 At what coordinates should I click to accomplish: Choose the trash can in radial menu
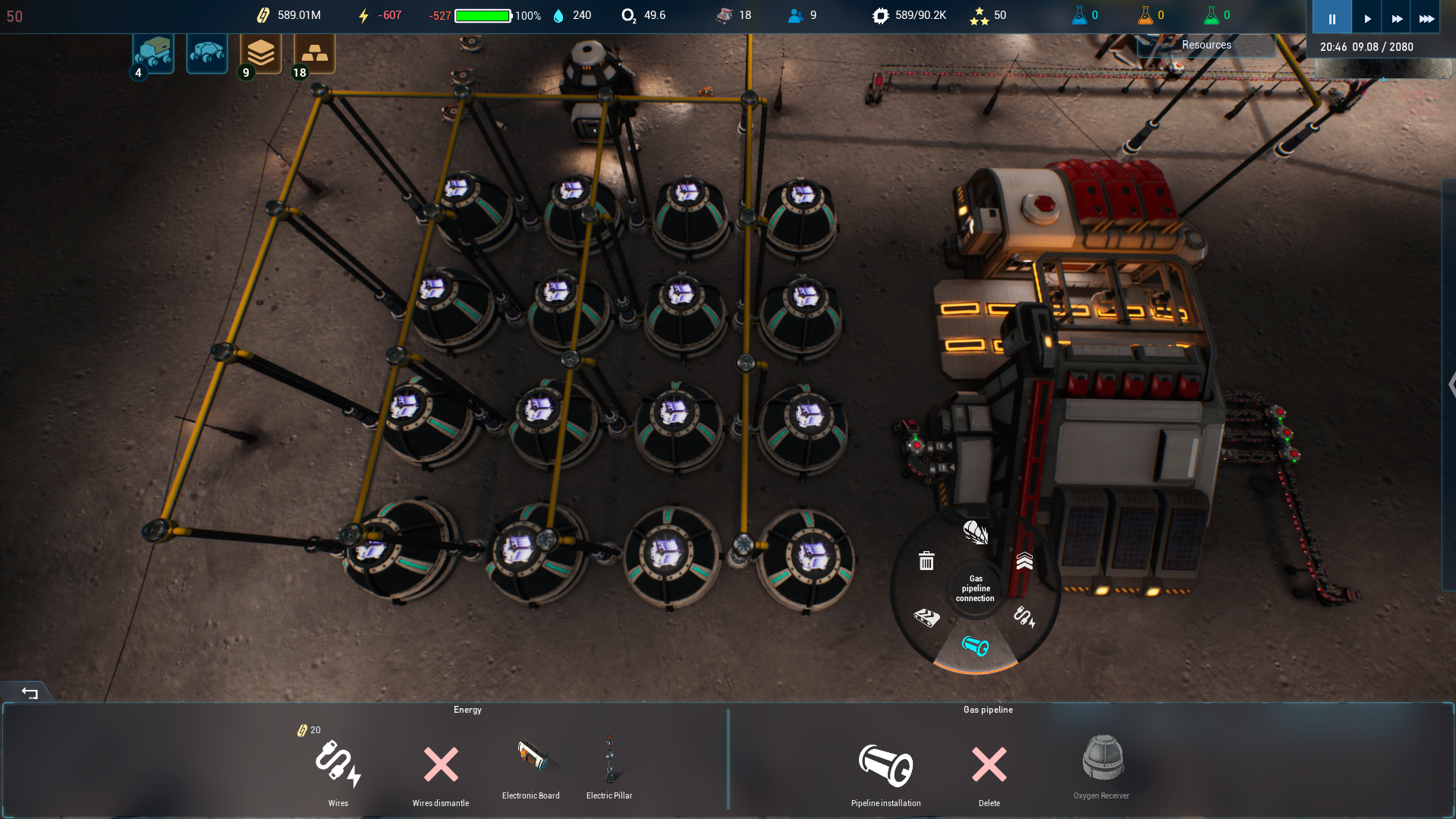pos(926,561)
